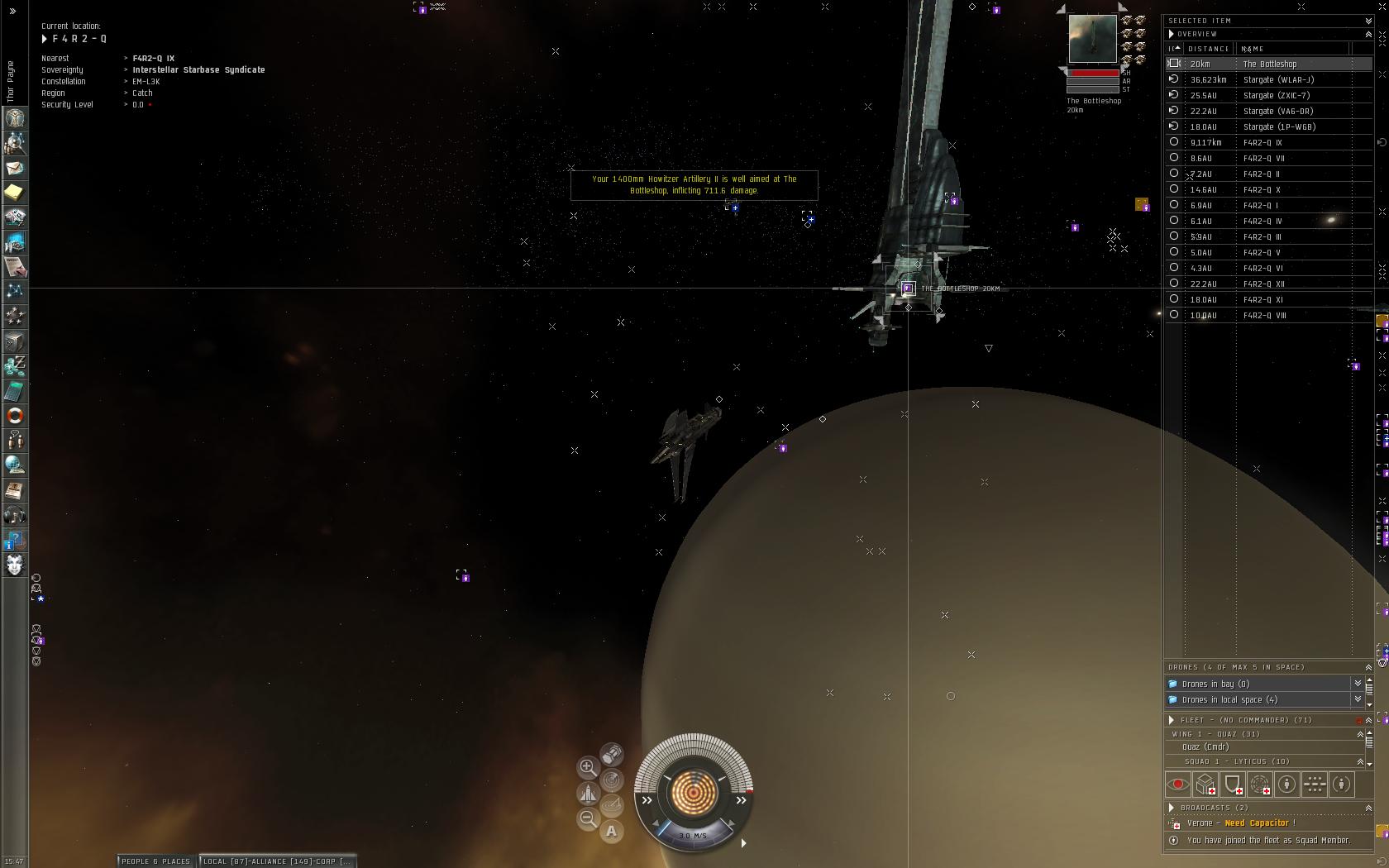1389x868 pixels.
Task: Choose planet F4R2-Q IX in overview list
Action: 1263,143
